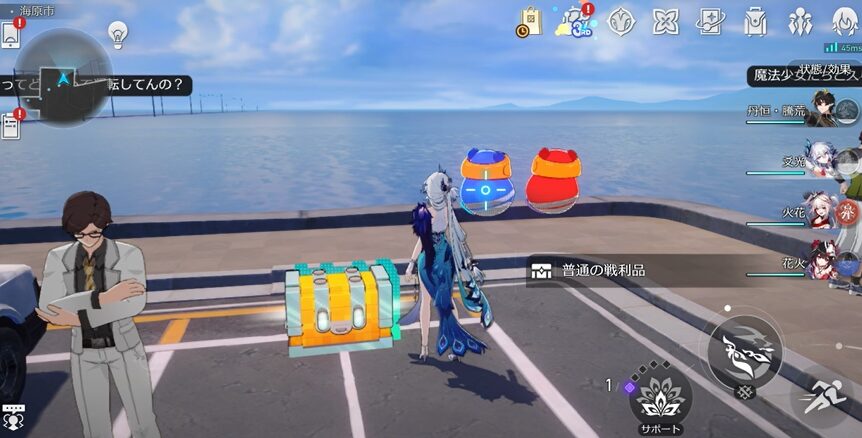Open the compass-shaped top bar icon
This screenshot has width=862, height=438.
coord(621,21)
